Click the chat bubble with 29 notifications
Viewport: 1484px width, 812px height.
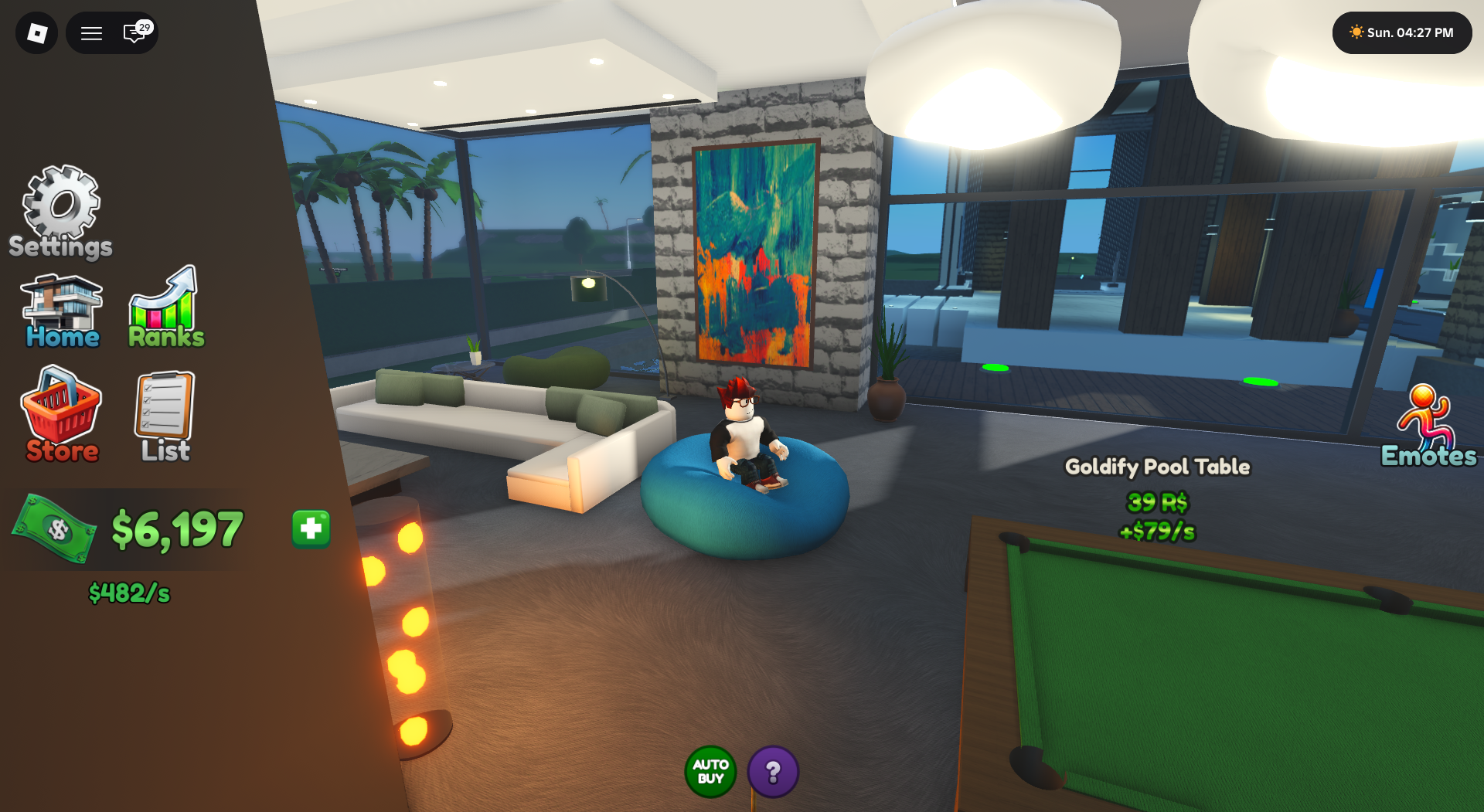click(x=133, y=33)
